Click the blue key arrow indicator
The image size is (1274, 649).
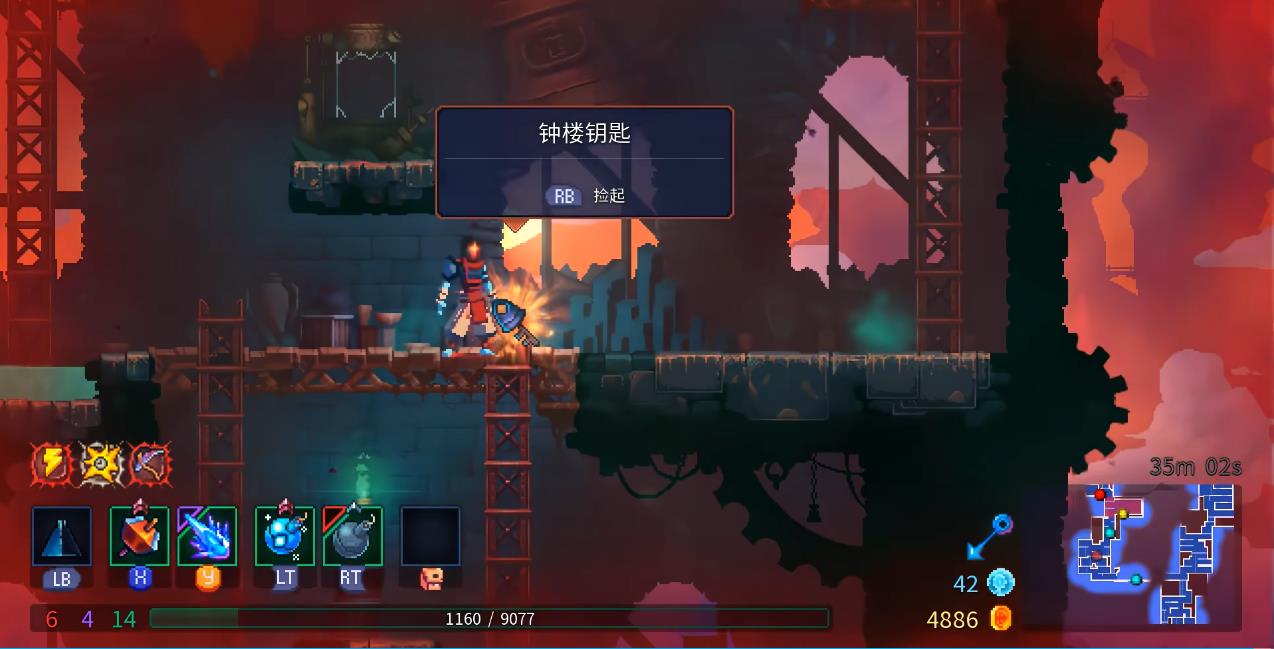[x=988, y=537]
